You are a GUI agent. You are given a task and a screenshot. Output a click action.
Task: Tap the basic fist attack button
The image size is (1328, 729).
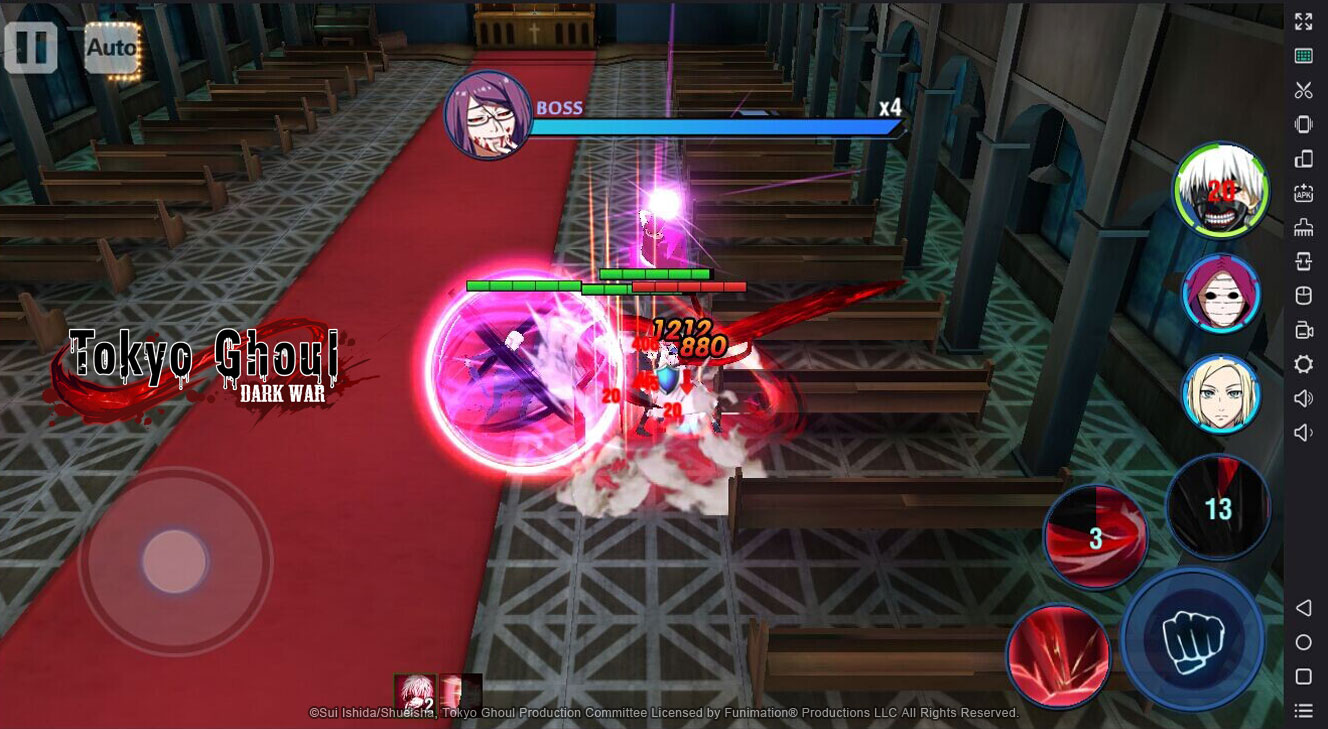tap(1192, 637)
